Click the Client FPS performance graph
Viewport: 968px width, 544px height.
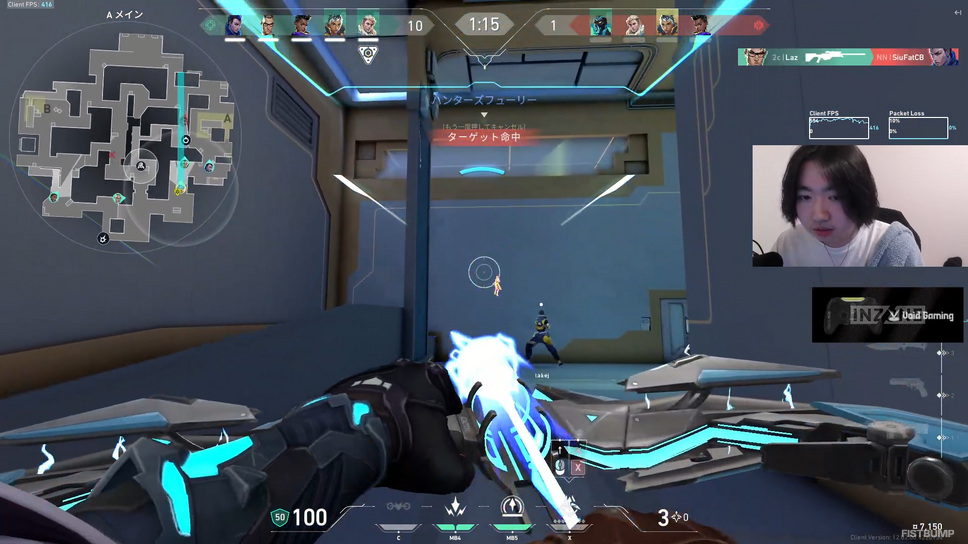[x=838, y=128]
